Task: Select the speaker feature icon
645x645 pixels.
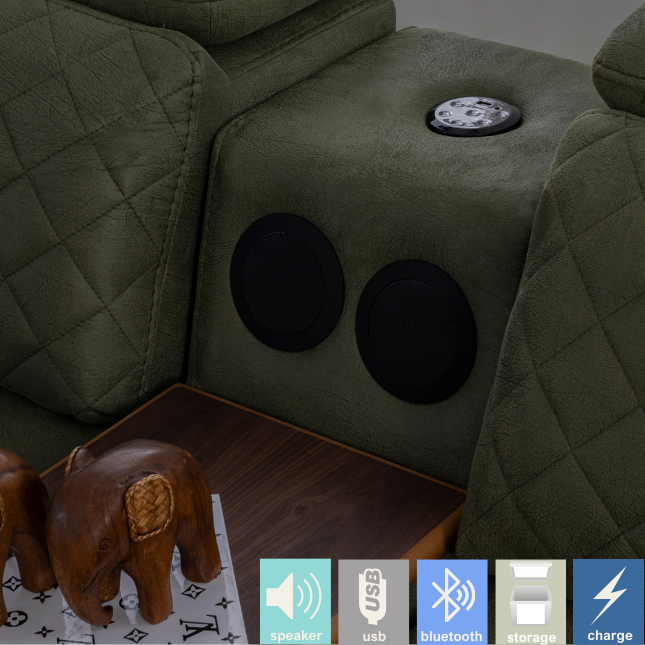Action: point(295,600)
